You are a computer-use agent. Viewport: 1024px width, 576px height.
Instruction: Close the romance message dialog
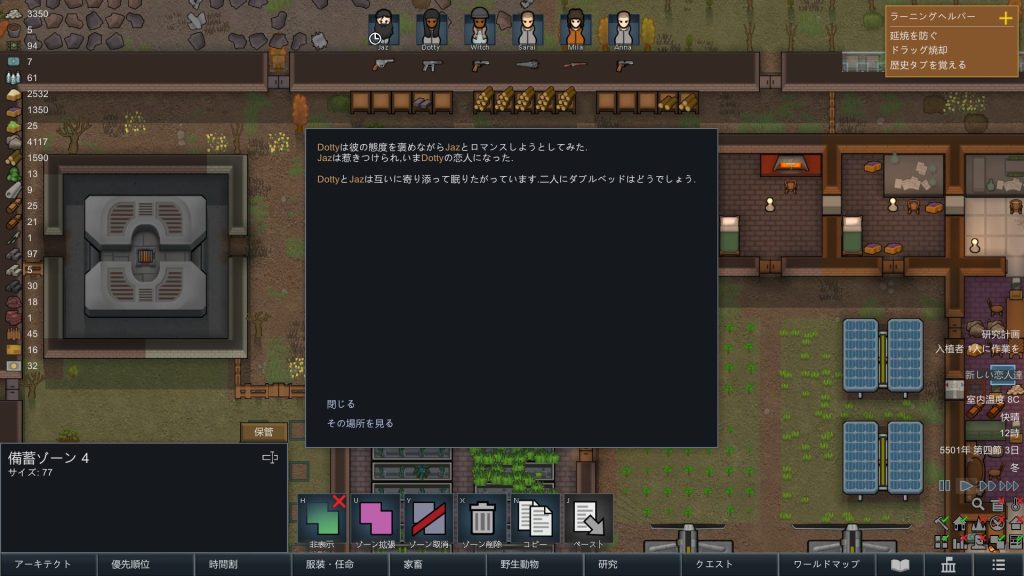pos(341,404)
